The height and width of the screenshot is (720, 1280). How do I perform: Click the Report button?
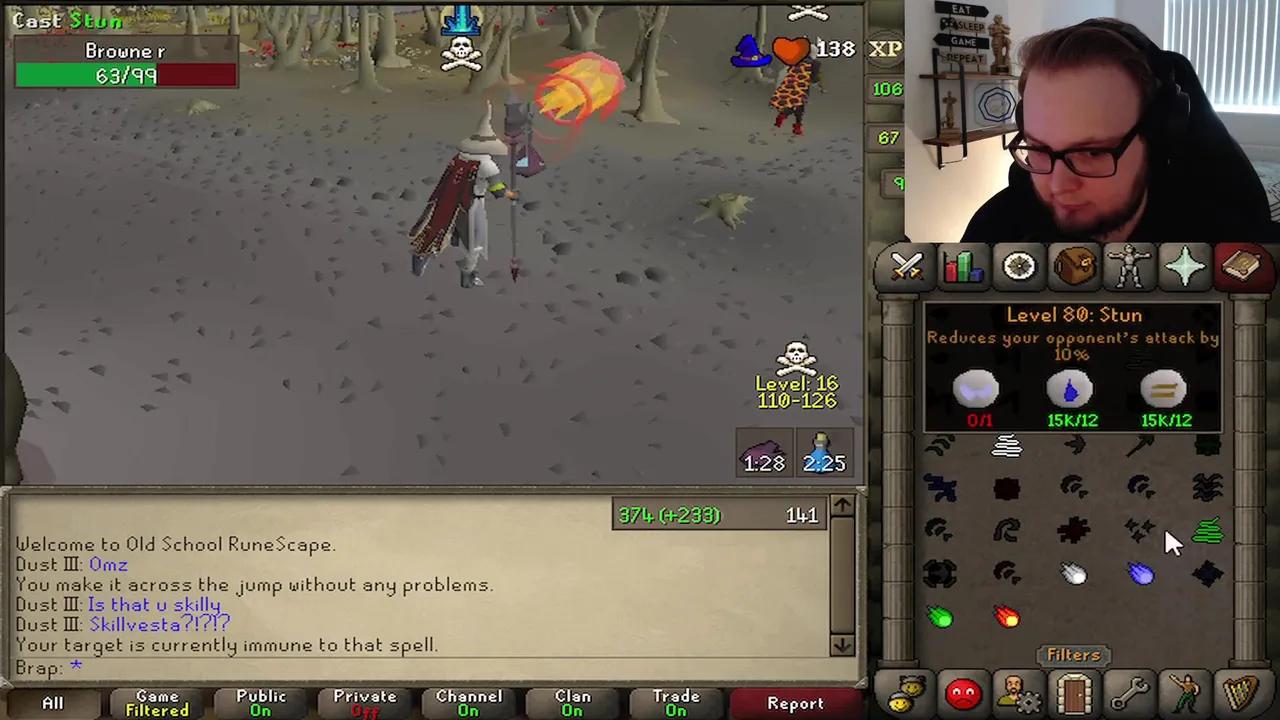795,702
